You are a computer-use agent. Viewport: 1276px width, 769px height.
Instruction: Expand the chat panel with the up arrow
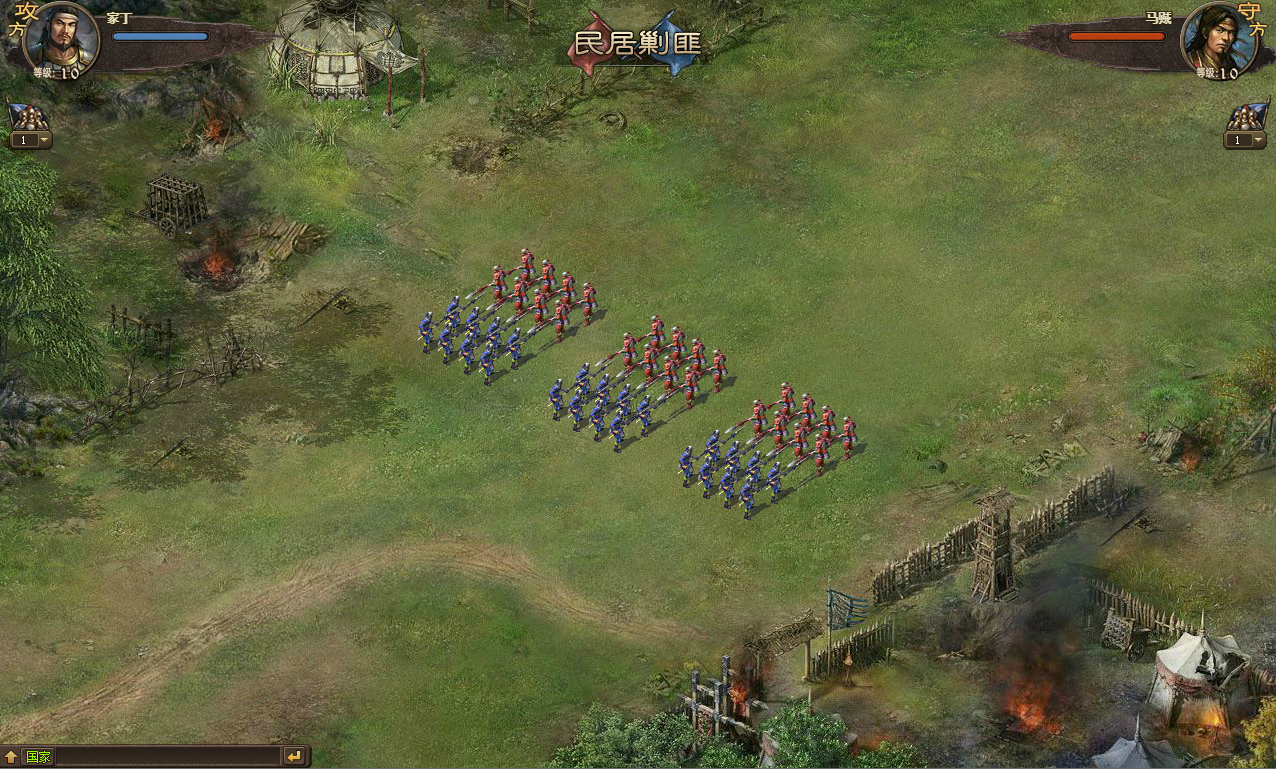click(11, 756)
